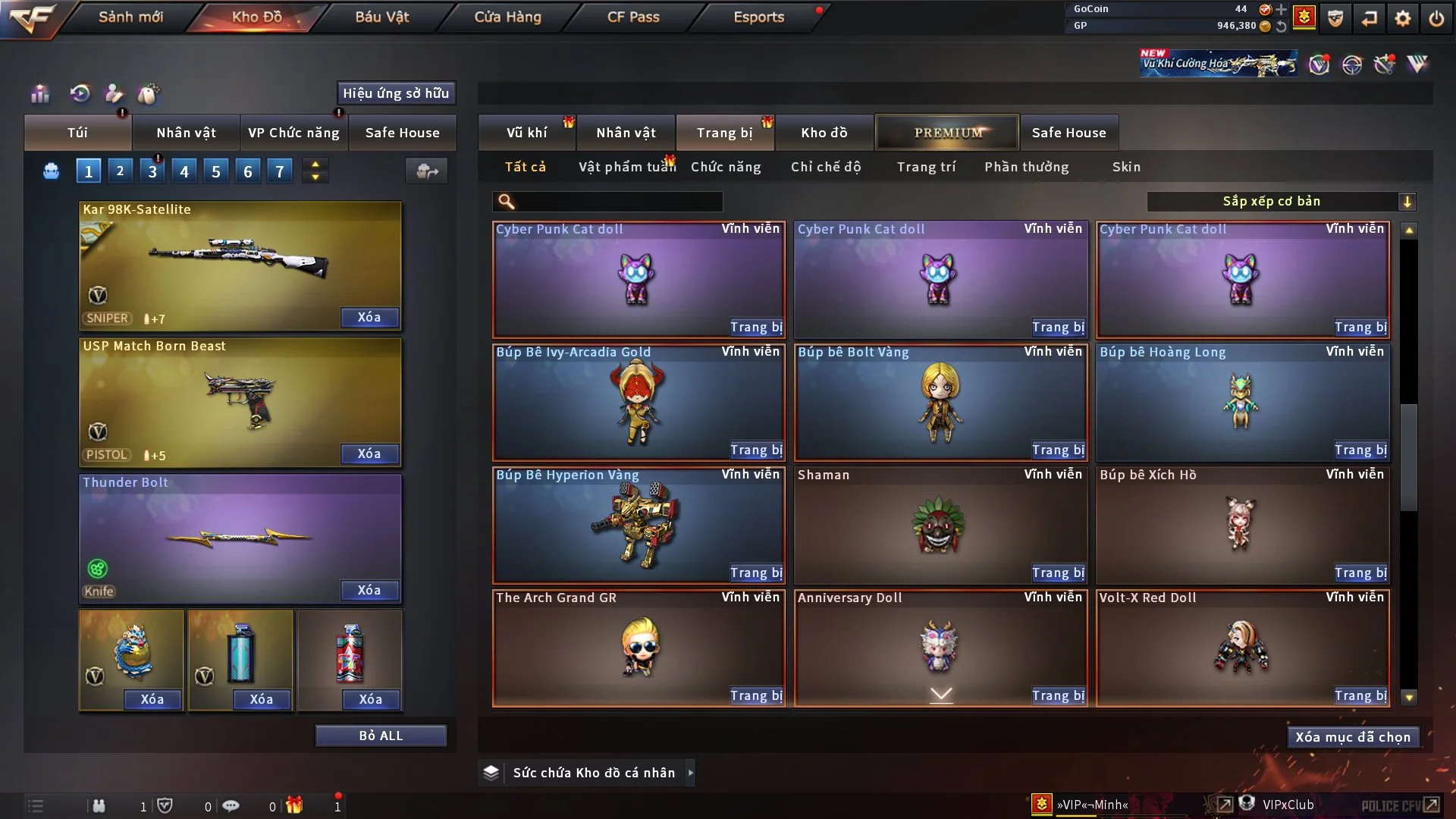Screen dimensions: 1456x819
Task: Unequip everything with Bỏ ALL
Action: tap(381, 736)
